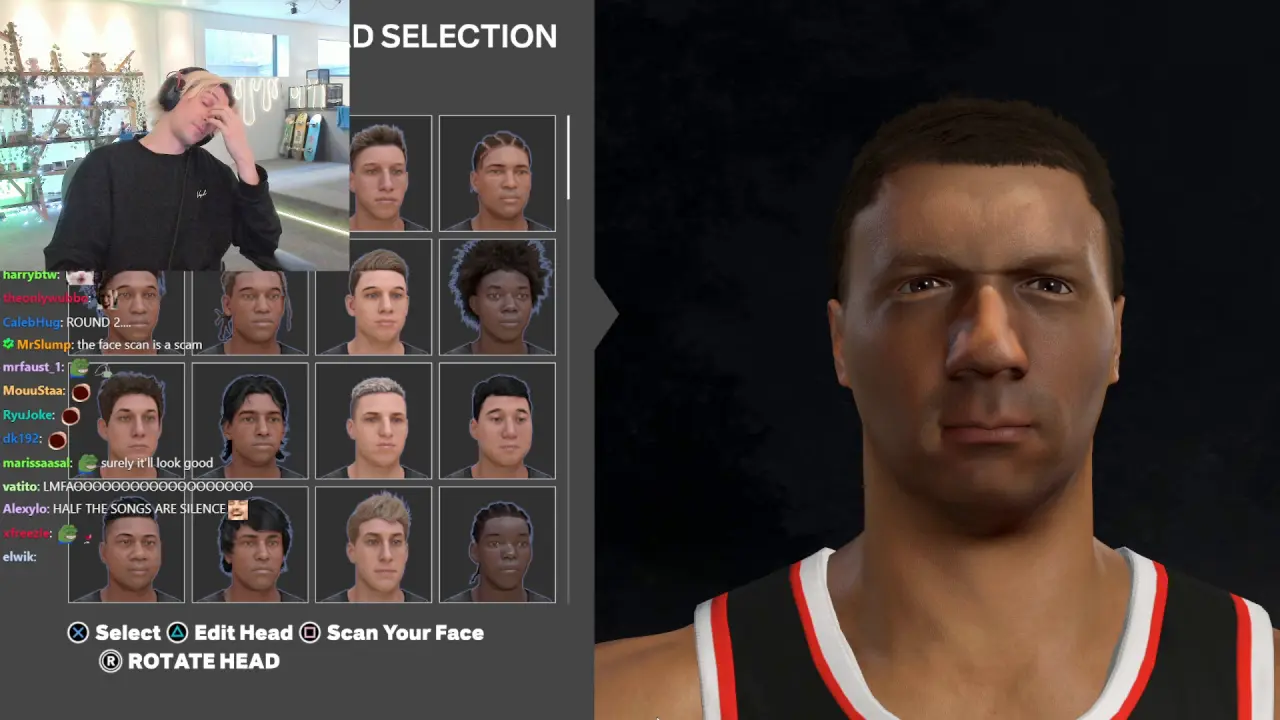The height and width of the screenshot is (720, 1280).
Task: Select the pale head with slicked black hair
Action: click(497, 421)
